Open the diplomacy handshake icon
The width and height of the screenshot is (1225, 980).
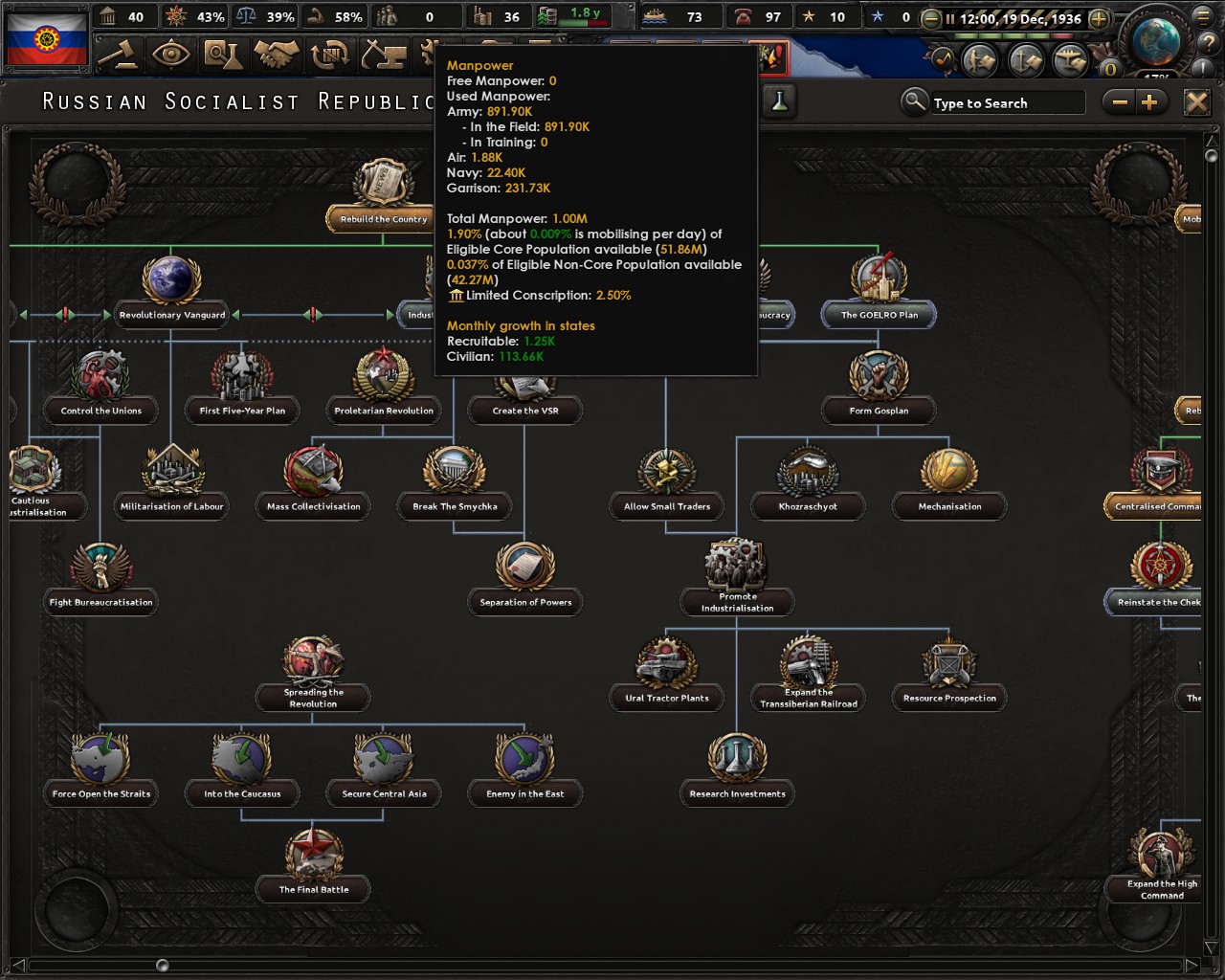click(276, 56)
